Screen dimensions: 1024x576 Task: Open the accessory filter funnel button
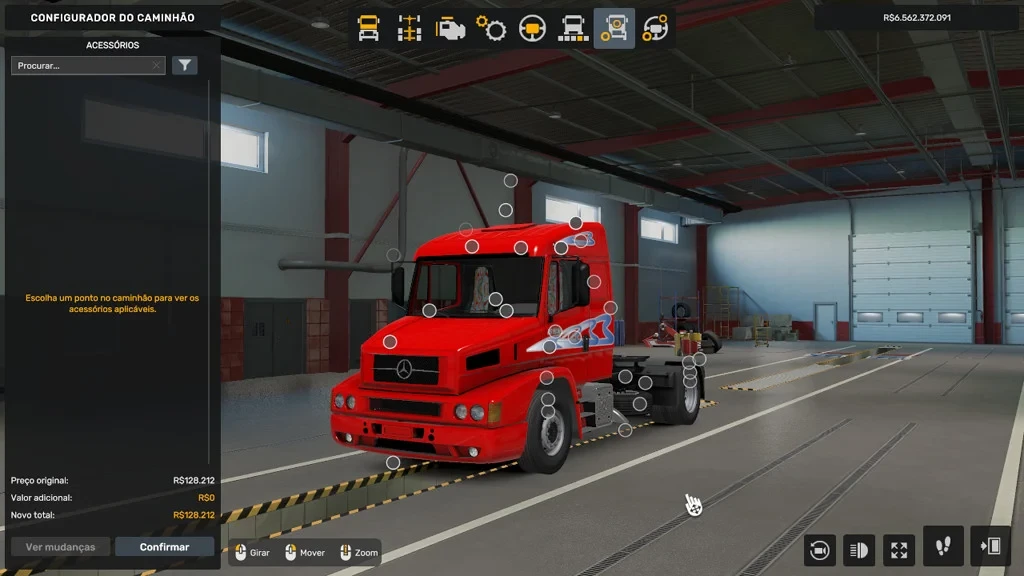pyautogui.click(x=185, y=66)
